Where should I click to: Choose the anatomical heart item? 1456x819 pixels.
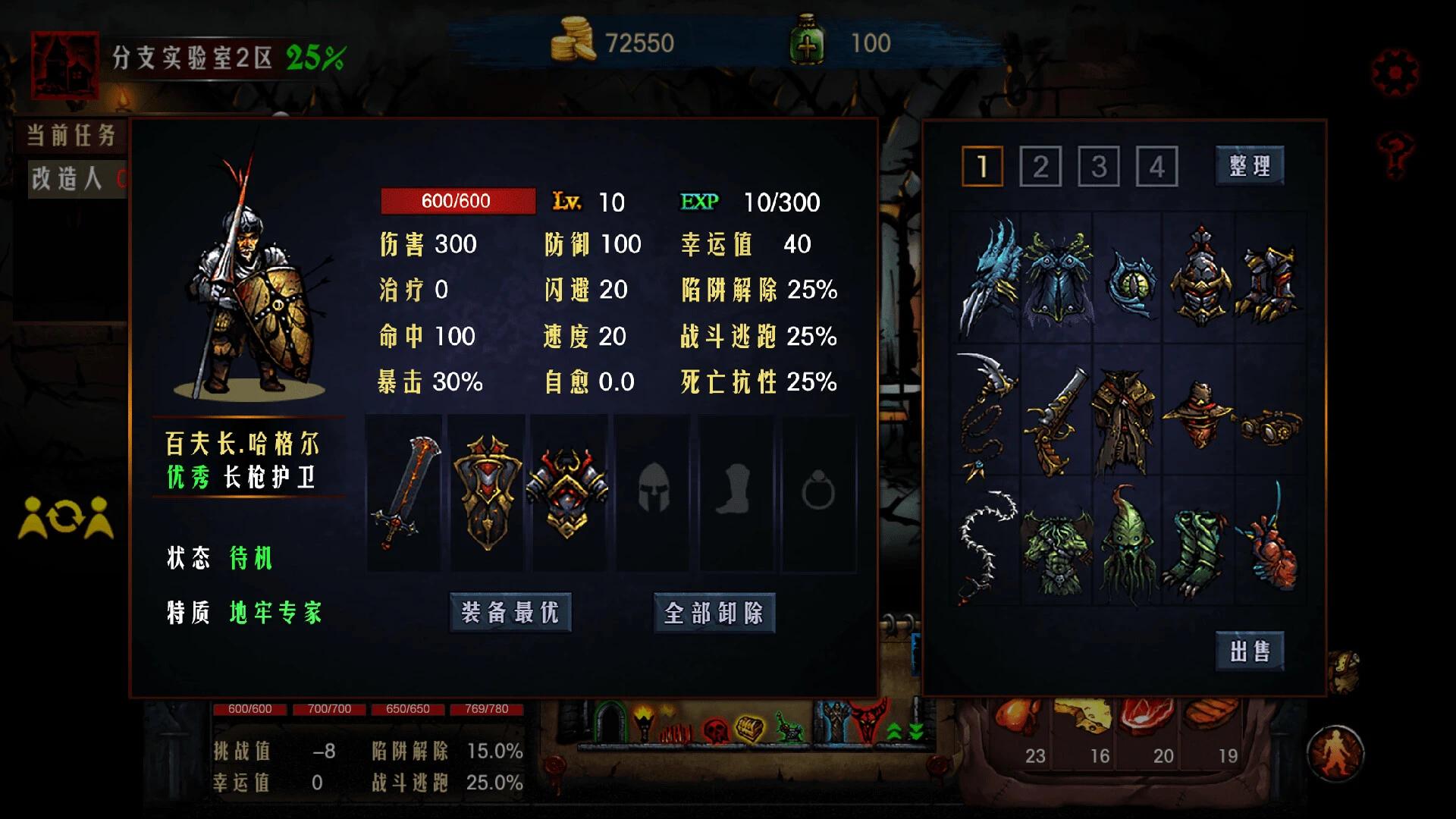tap(1270, 546)
